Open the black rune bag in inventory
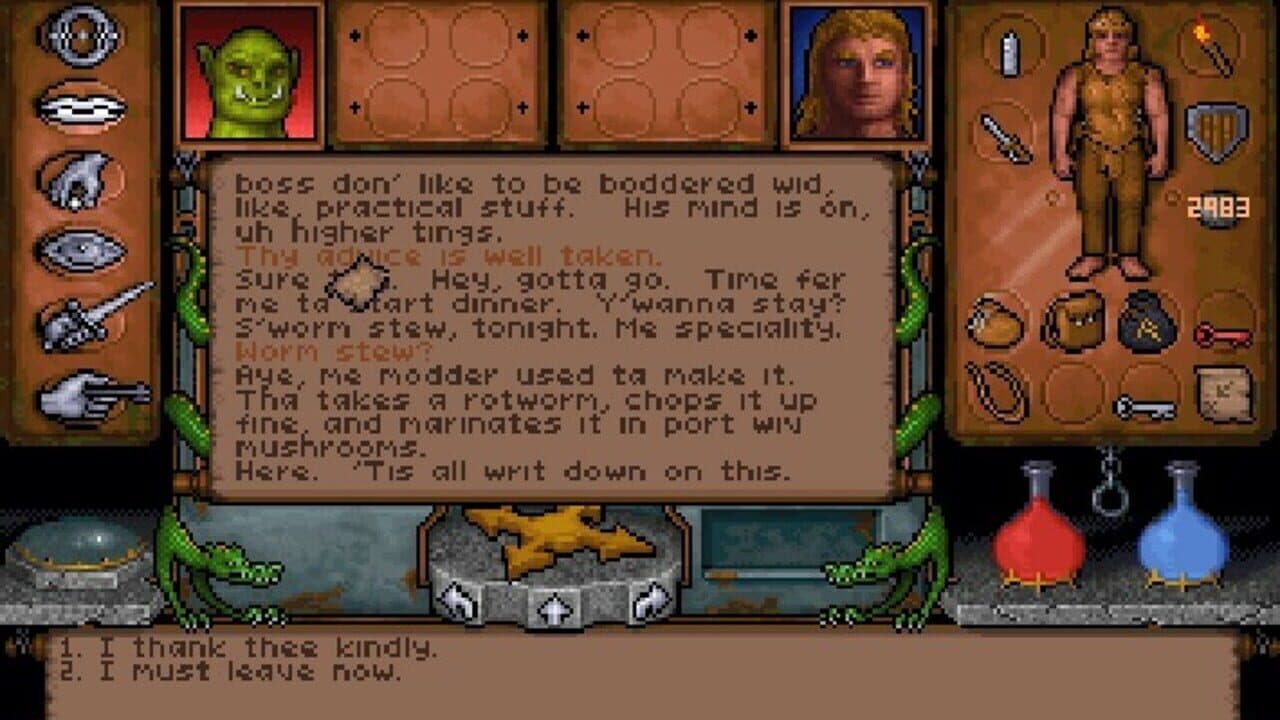Viewport: 1280px width, 720px height. point(1144,320)
